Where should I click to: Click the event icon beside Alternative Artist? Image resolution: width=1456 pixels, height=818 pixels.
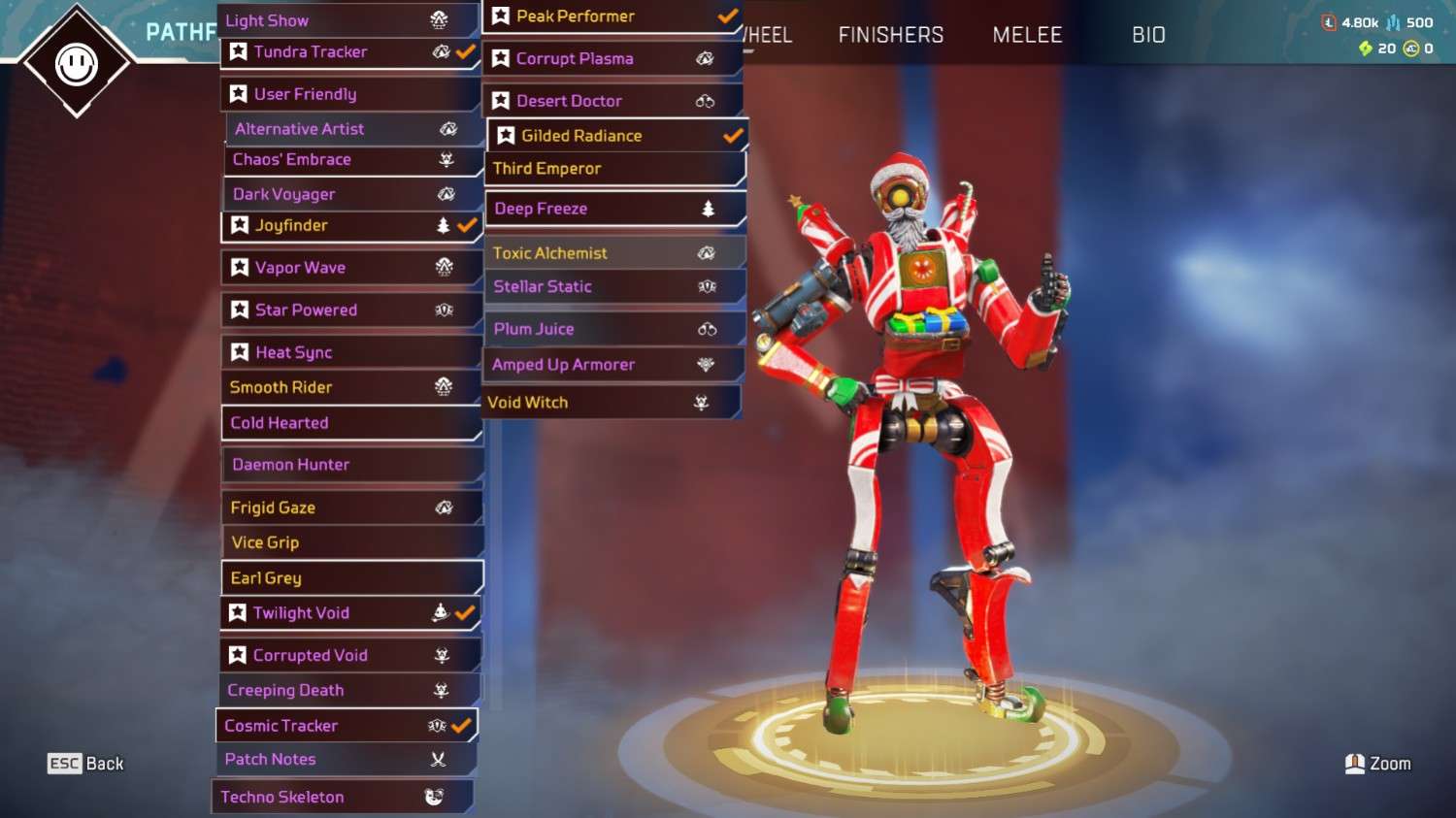tap(447, 128)
